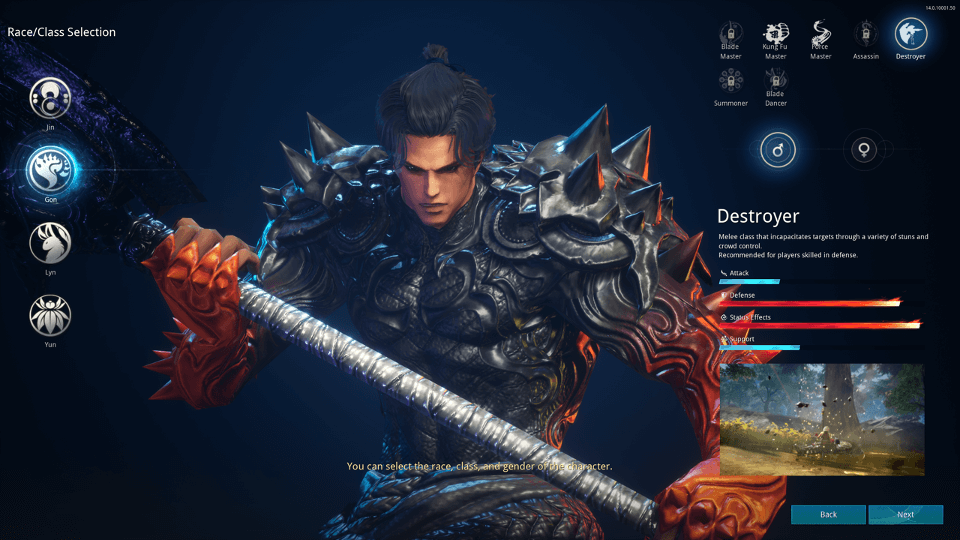The image size is (960, 540).
Task: Pick the Lyn race icon
Action: (x=49, y=243)
